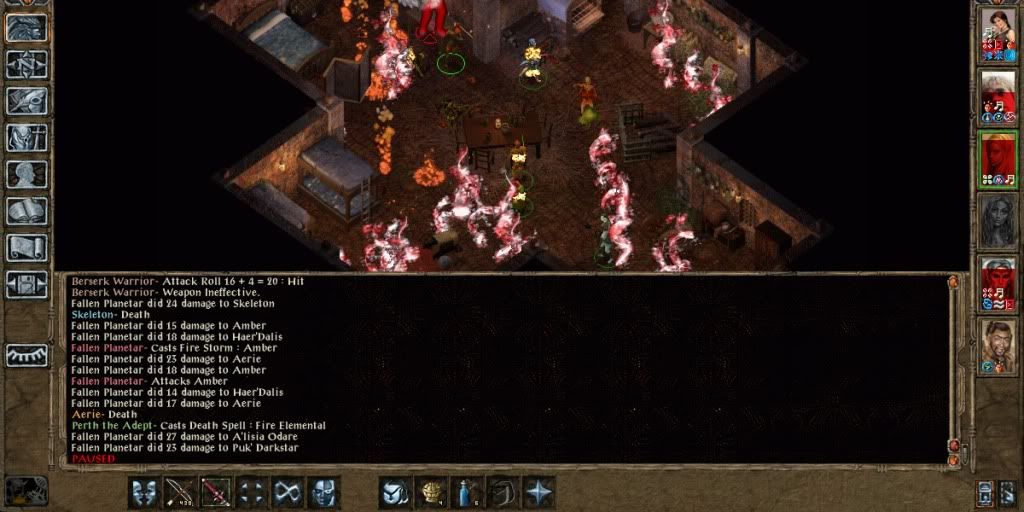Use the blue potion quick item

pos(466,492)
